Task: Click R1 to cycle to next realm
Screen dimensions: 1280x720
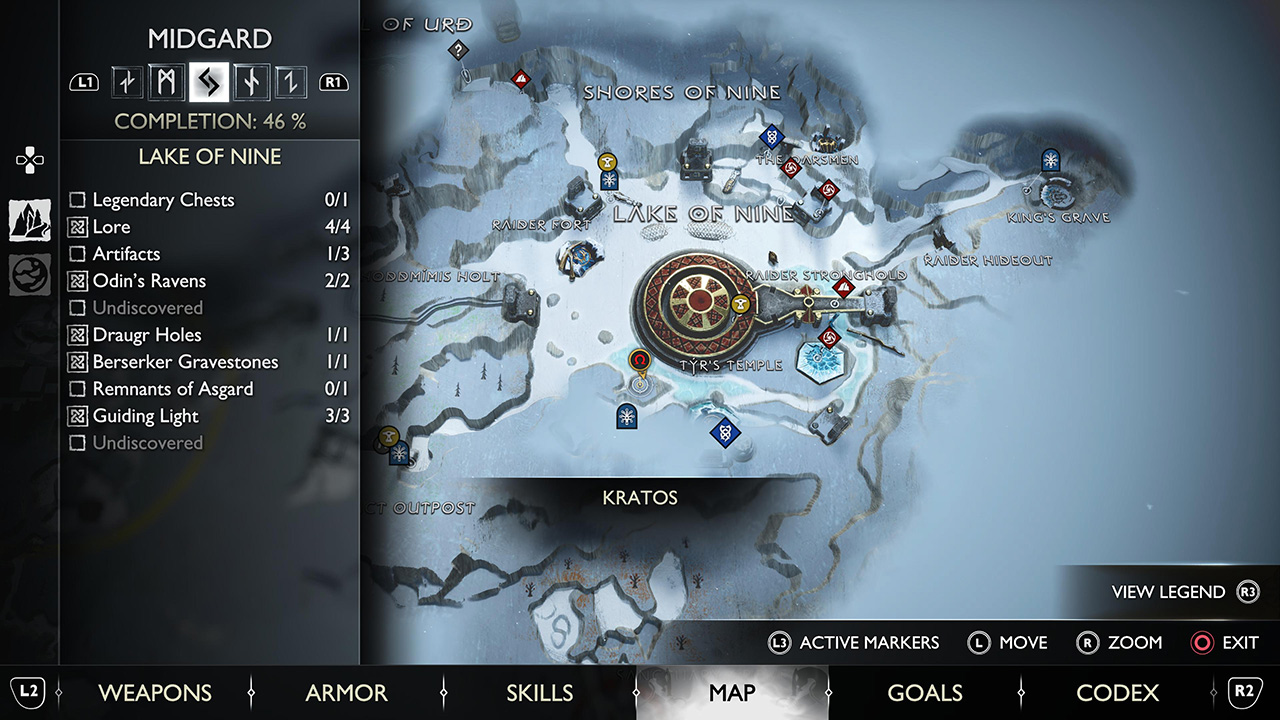Action: click(x=333, y=81)
